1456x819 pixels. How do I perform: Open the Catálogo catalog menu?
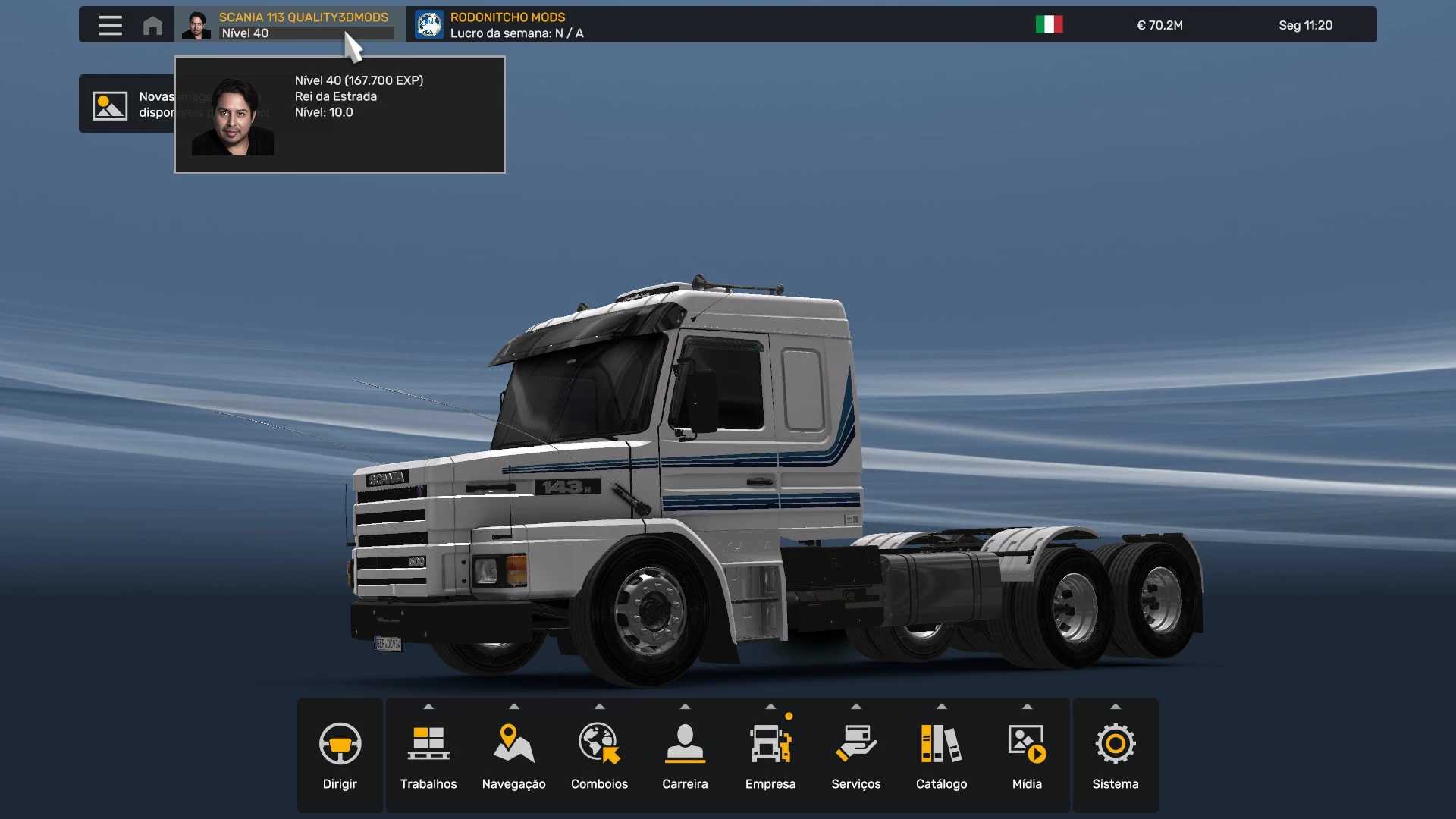click(941, 755)
